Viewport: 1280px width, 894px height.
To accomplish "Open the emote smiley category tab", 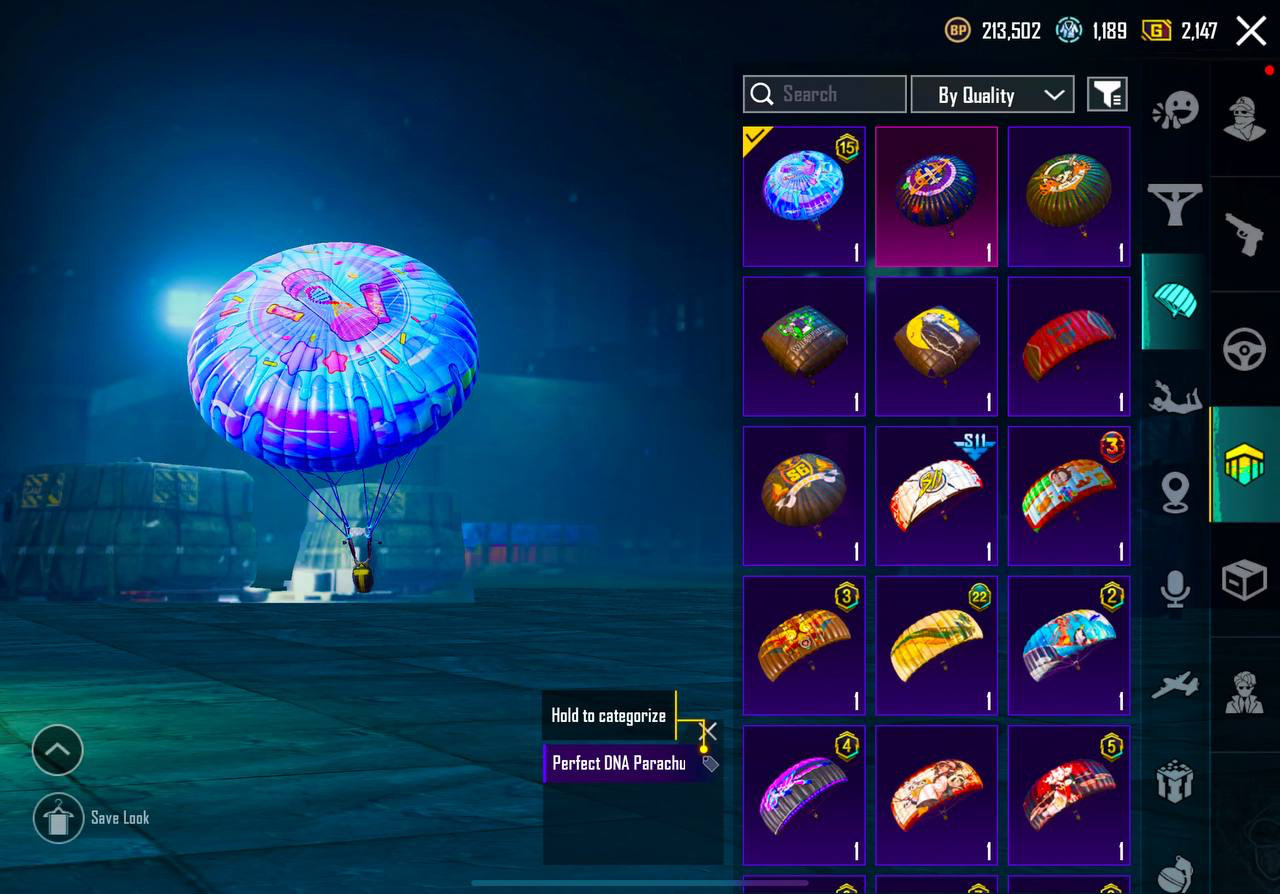I will click(1175, 110).
